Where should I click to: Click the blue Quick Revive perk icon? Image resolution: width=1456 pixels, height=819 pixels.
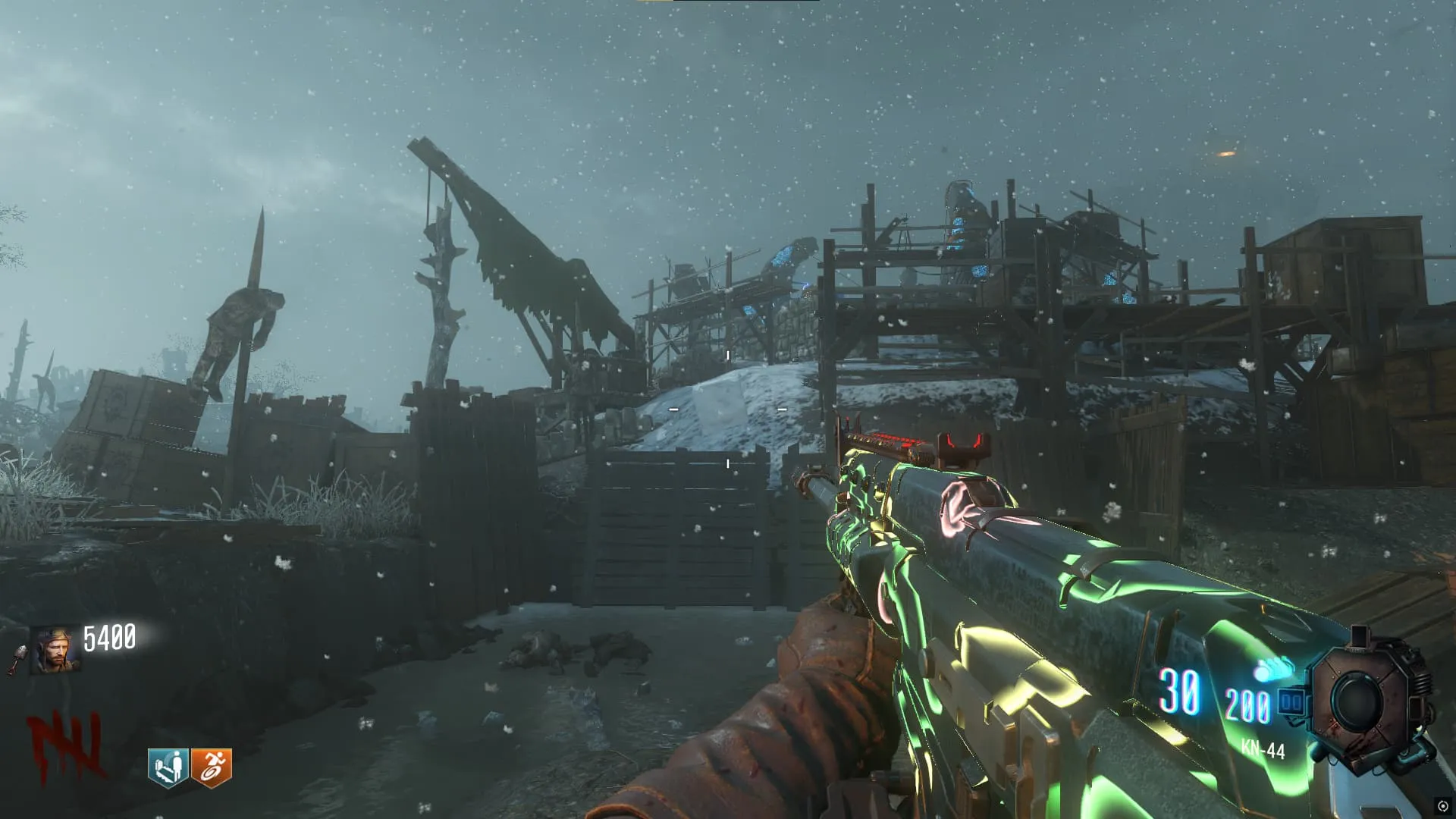click(x=168, y=767)
